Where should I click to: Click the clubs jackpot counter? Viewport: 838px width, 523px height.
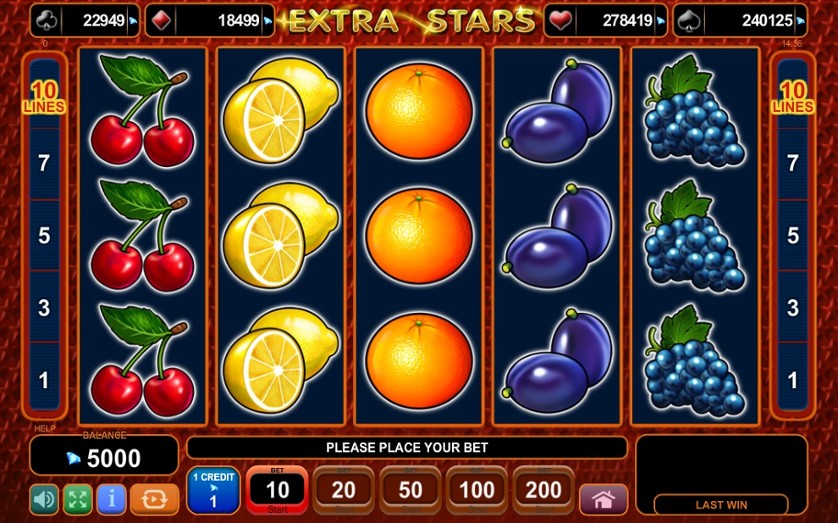coord(85,20)
